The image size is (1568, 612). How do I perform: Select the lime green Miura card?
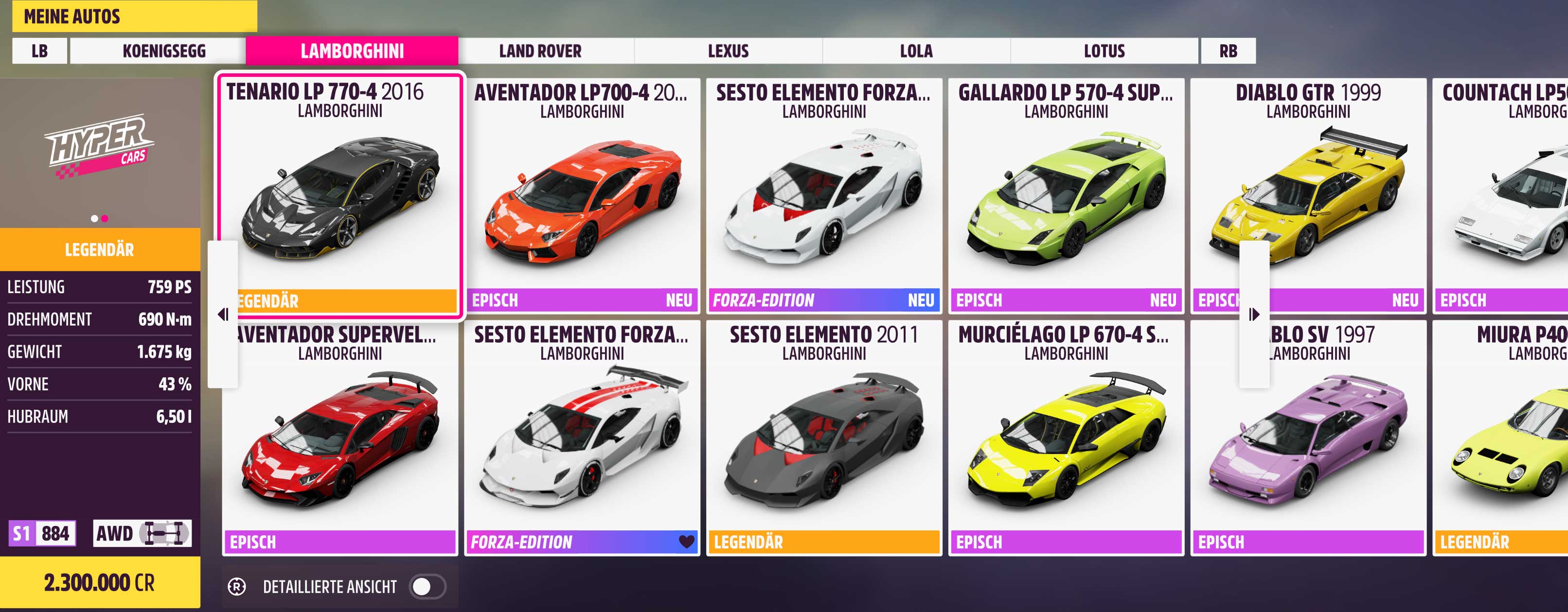(1501, 438)
